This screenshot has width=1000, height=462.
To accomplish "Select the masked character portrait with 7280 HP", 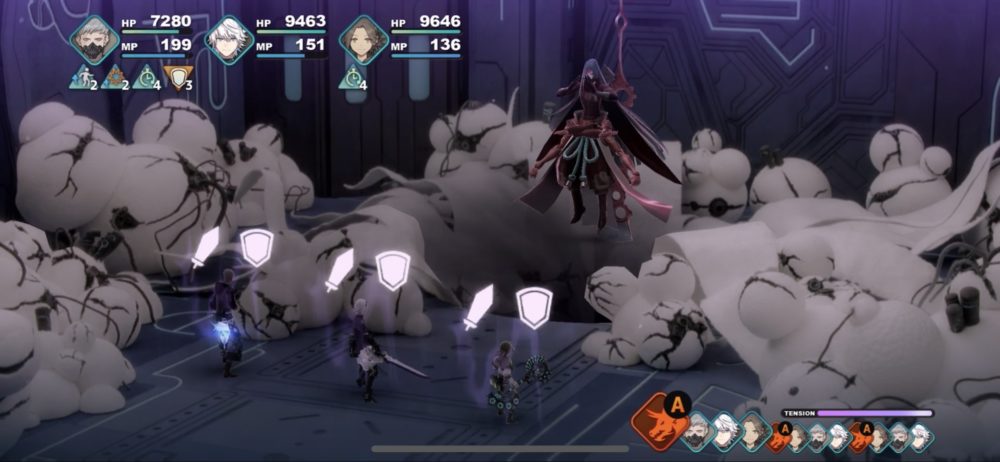I will click(94, 39).
